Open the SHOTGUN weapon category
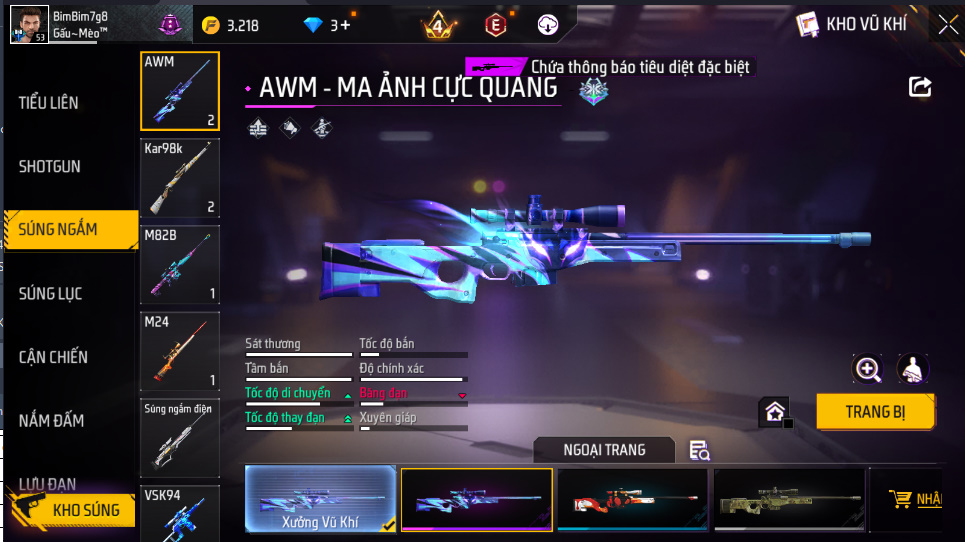The width and height of the screenshot is (965, 542). point(50,166)
